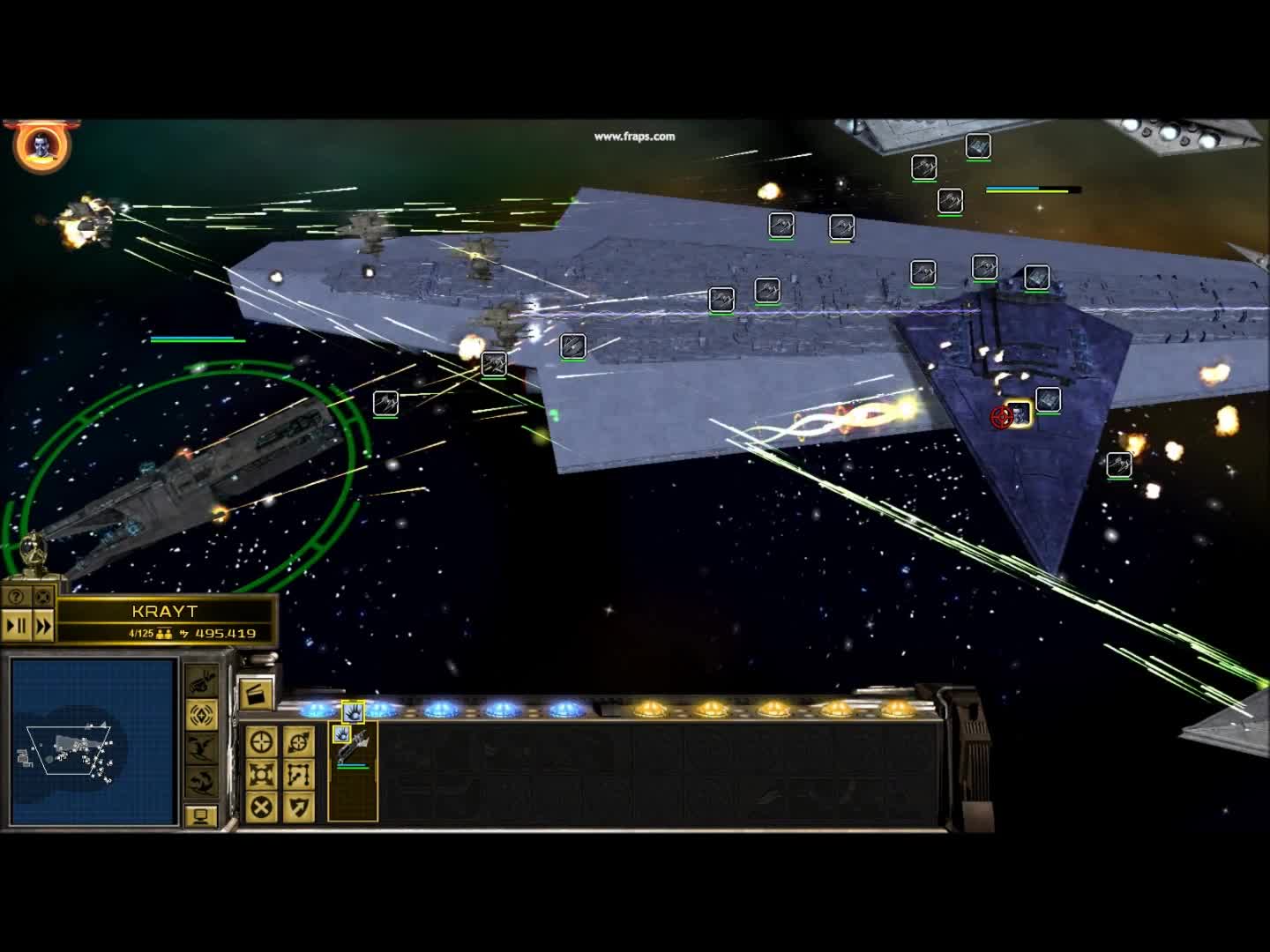
Task: Click the ping alert icon next to minimap
Action: 202,715
